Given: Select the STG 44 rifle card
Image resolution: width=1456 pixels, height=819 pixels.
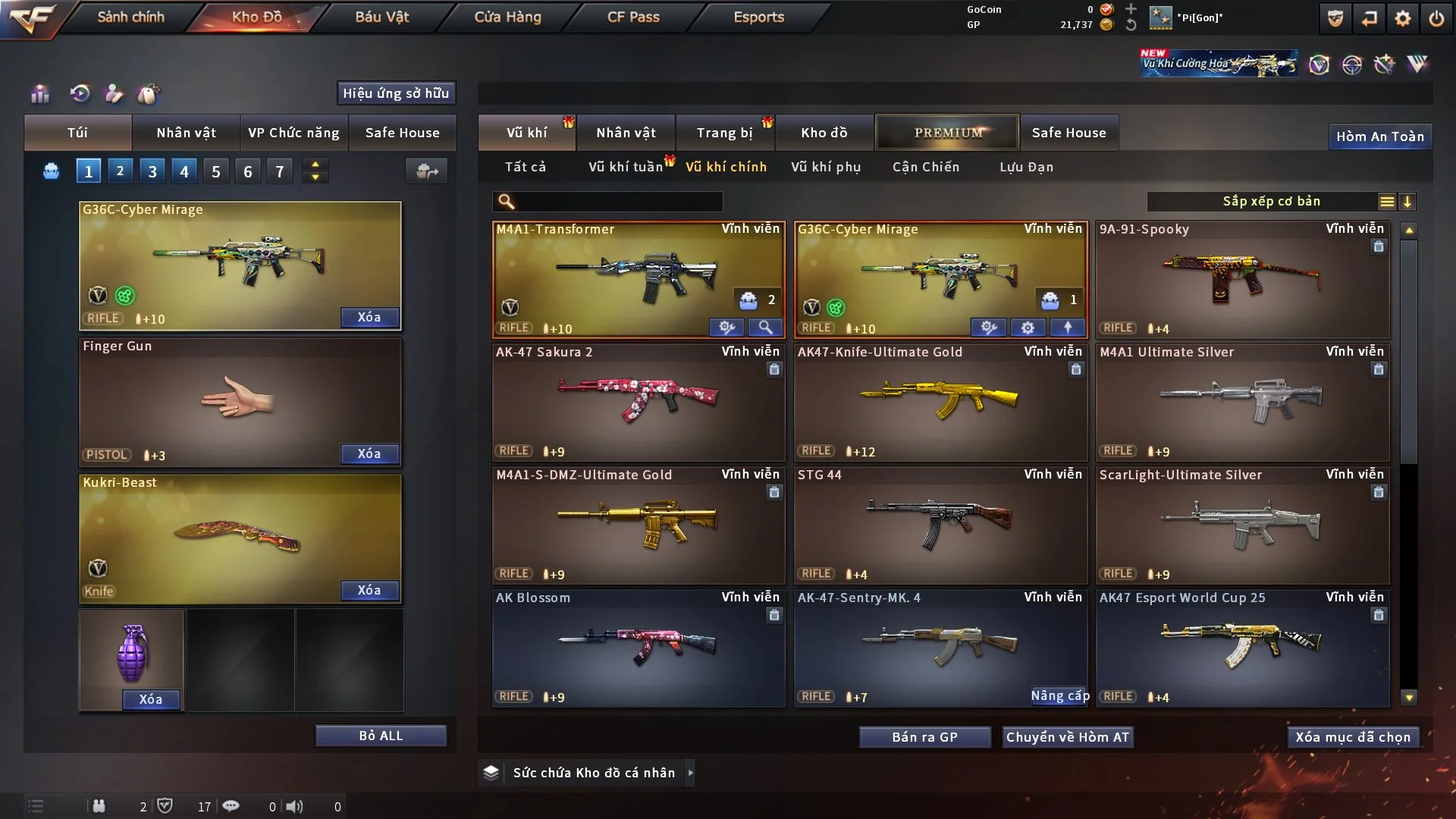Looking at the screenshot, I should [940, 525].
